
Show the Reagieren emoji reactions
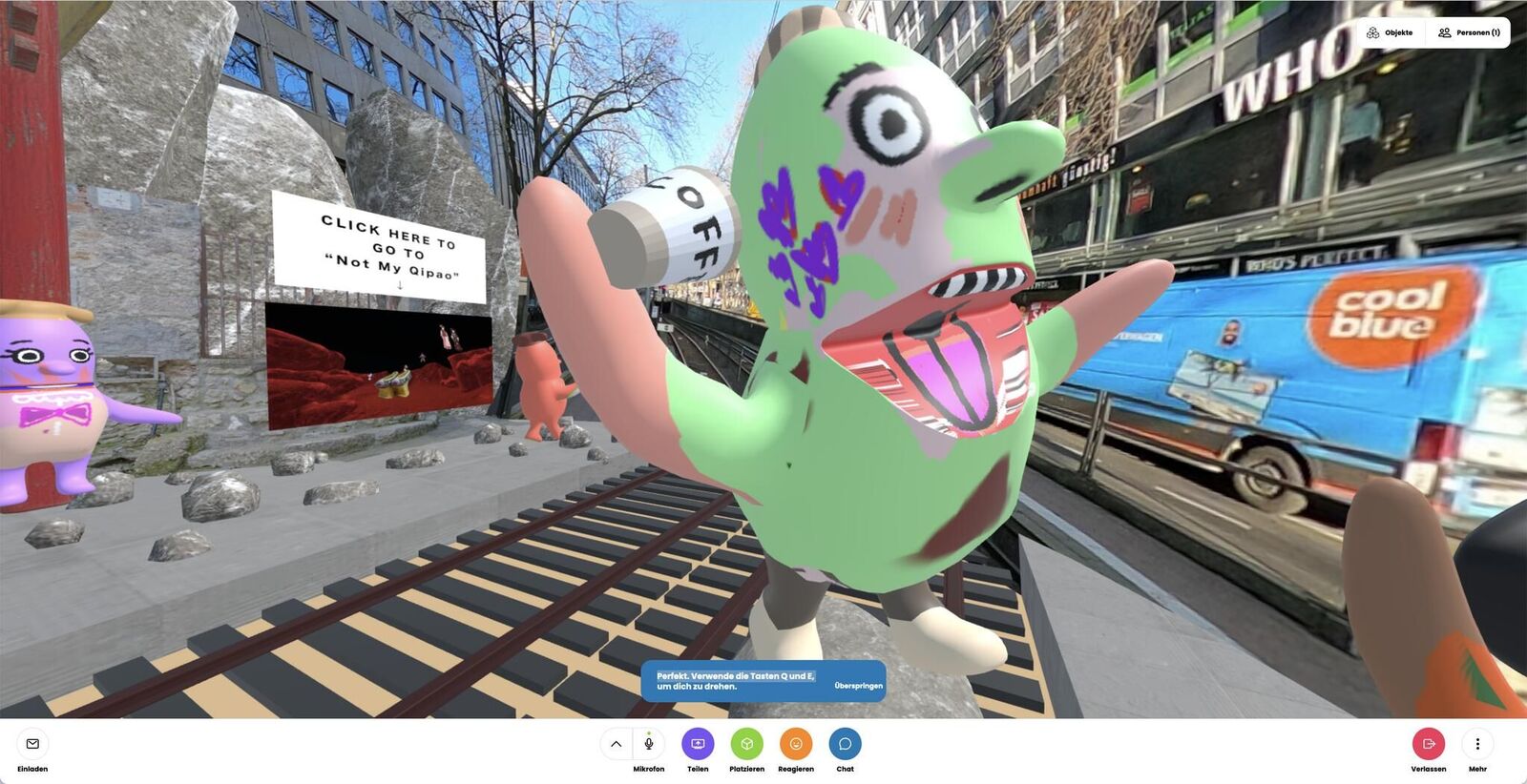tap(796, 744)
